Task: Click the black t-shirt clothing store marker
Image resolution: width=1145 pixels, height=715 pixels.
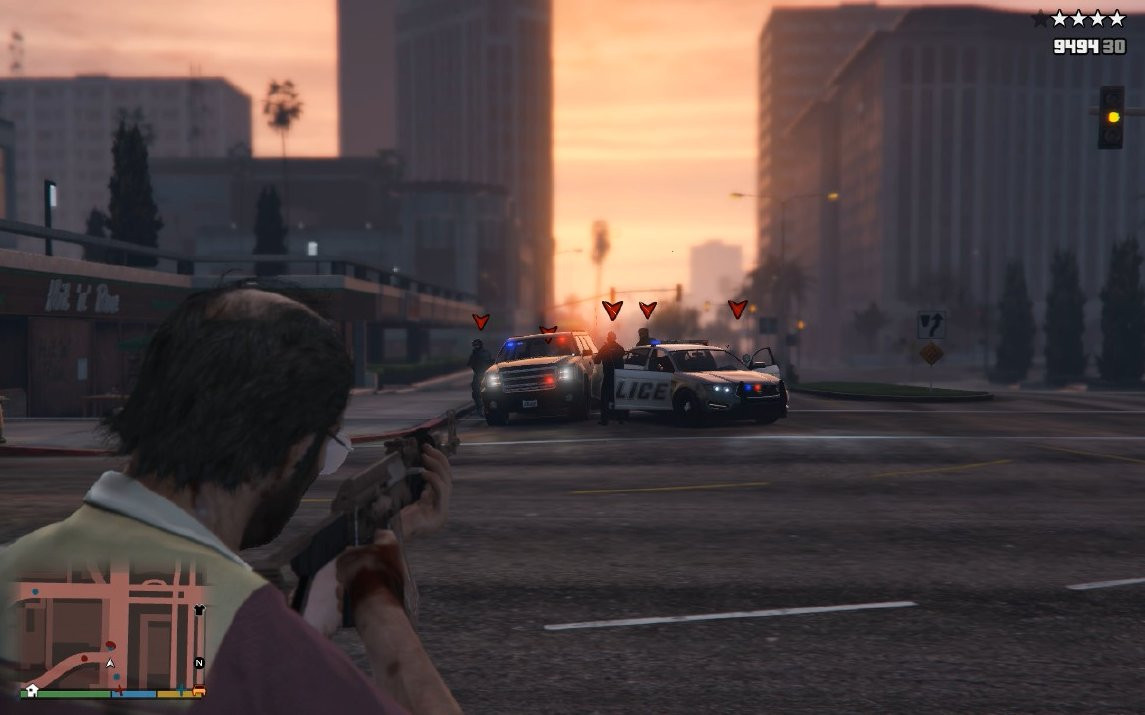Action: (x=199, y=609)
